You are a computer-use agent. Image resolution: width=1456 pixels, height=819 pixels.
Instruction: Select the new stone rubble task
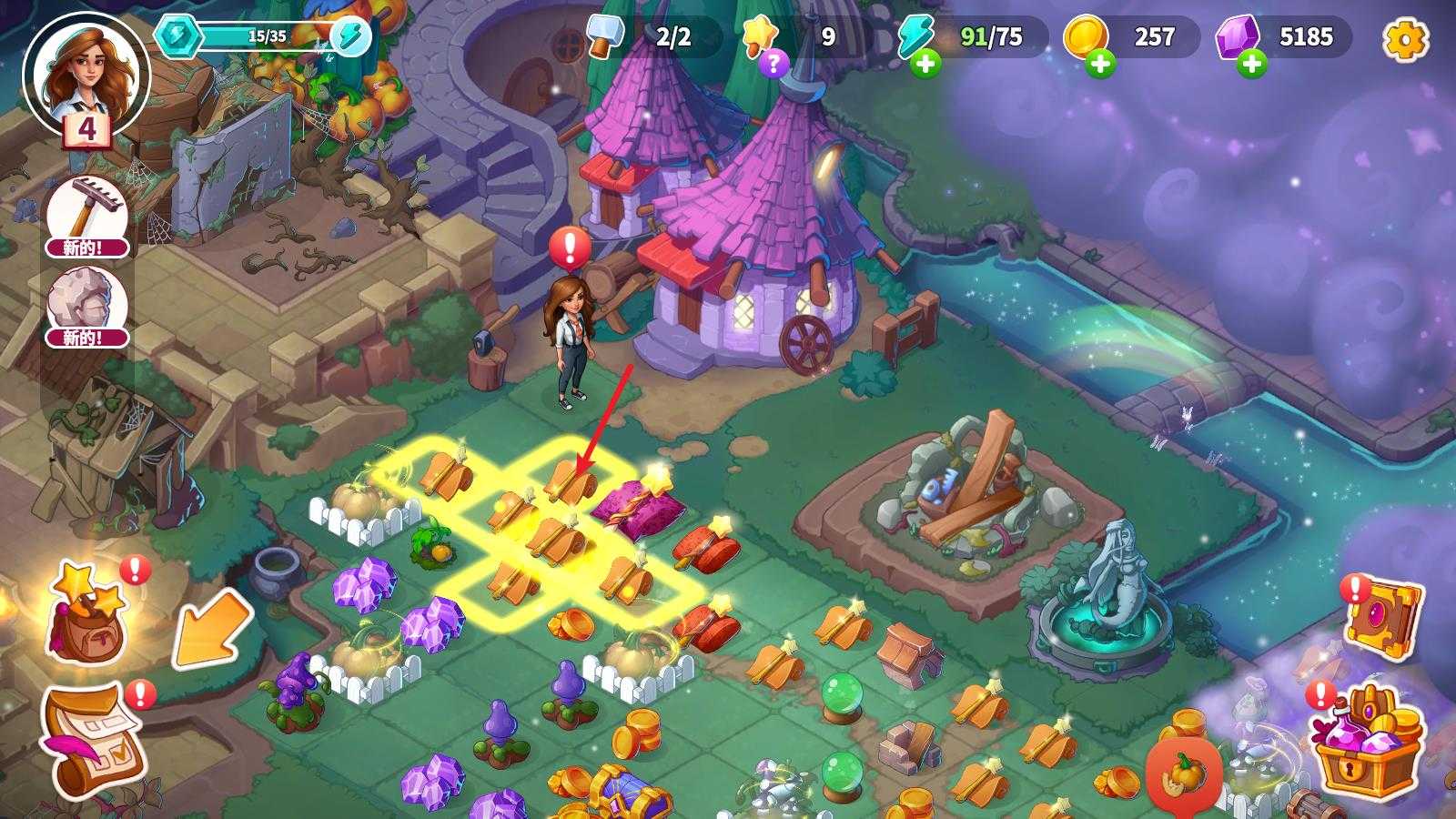(87, 307)
